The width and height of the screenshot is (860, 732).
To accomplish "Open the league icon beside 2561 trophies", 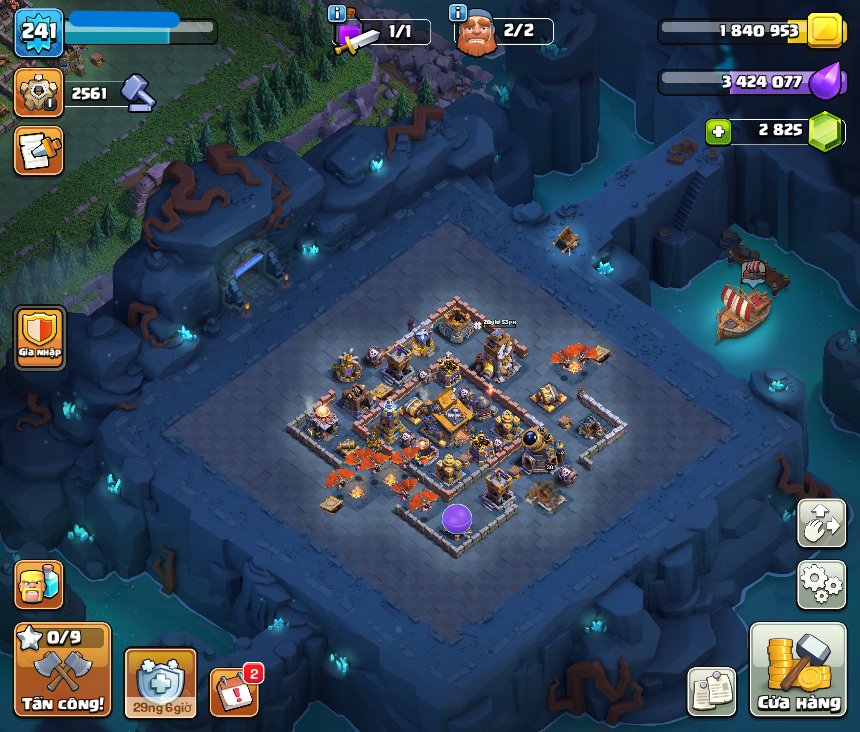I will (x=39, y=93).
